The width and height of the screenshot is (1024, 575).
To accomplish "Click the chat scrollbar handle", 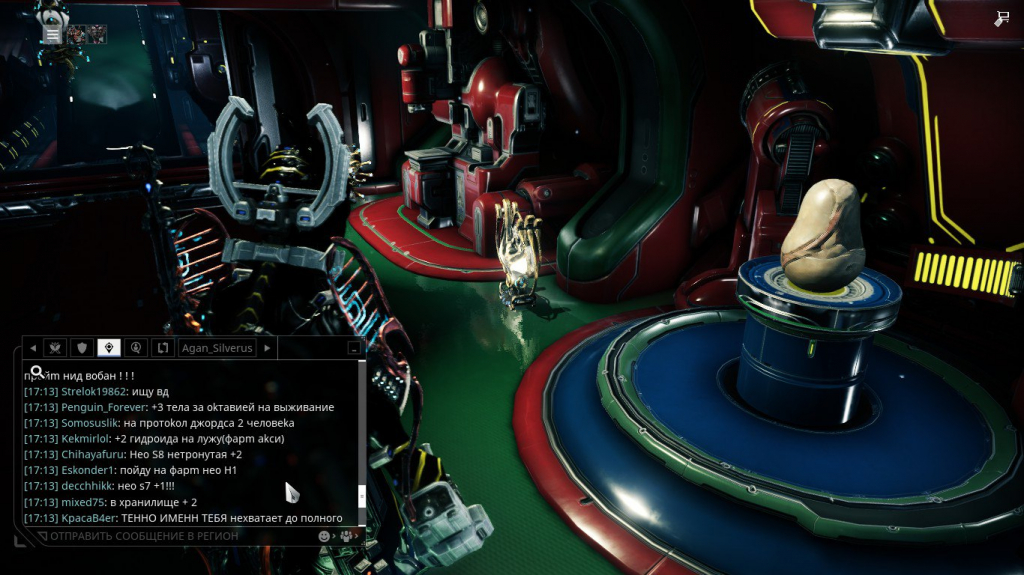I will [361, 497].
